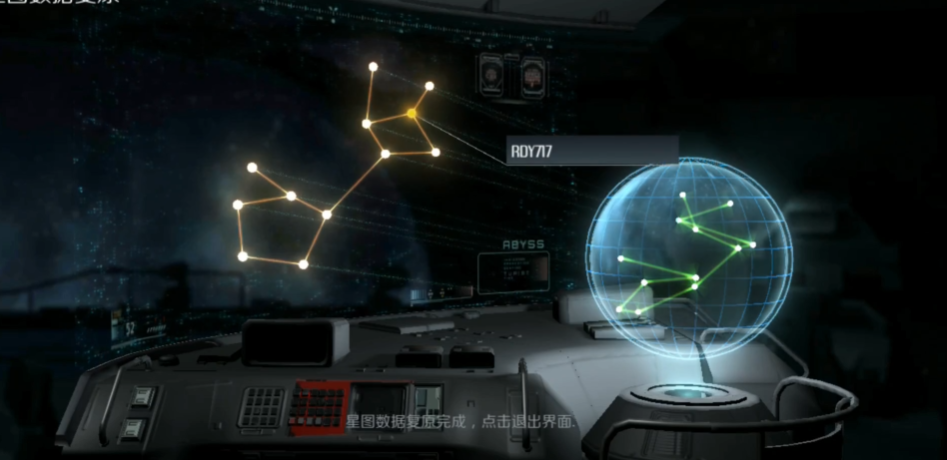Select the glowing orange star node
Viewport: 947px width, 460px height.
click(x=411, y=114)
